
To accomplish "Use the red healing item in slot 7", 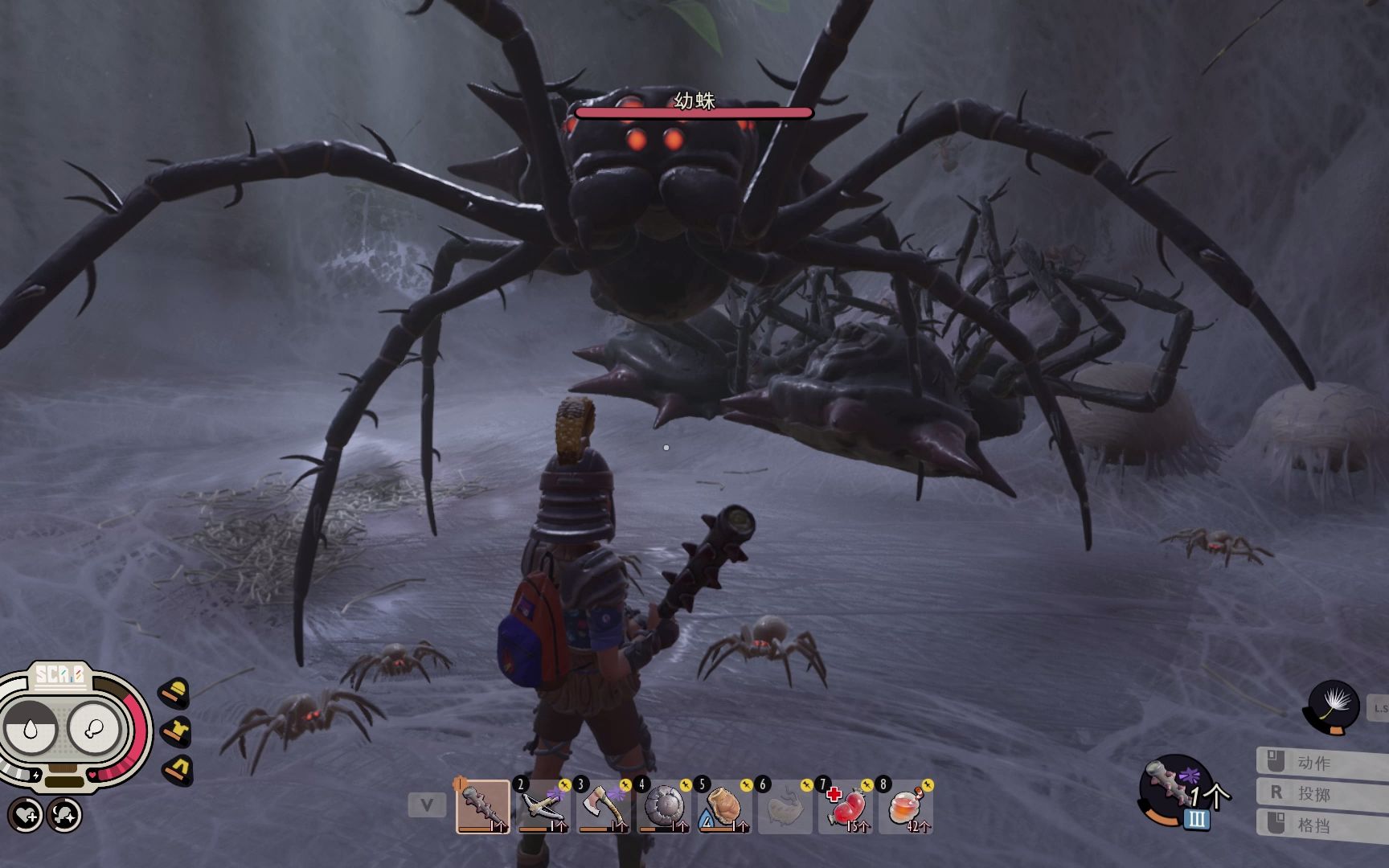I will (x=845, y=806).
